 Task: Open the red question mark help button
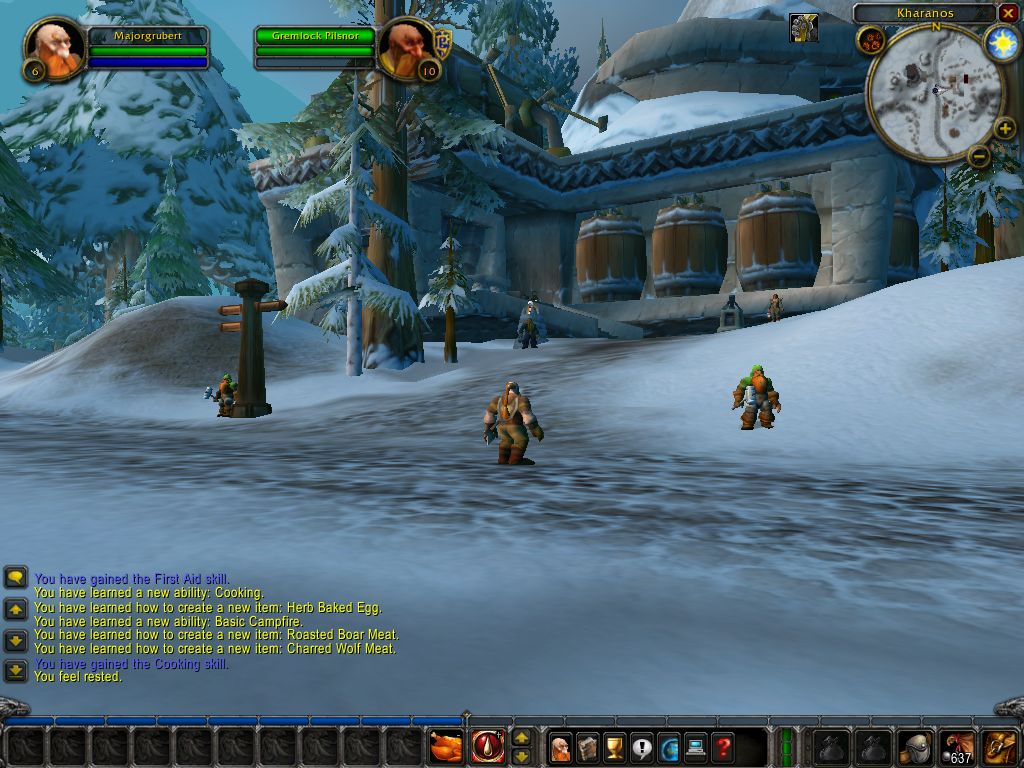coord(722,747)
